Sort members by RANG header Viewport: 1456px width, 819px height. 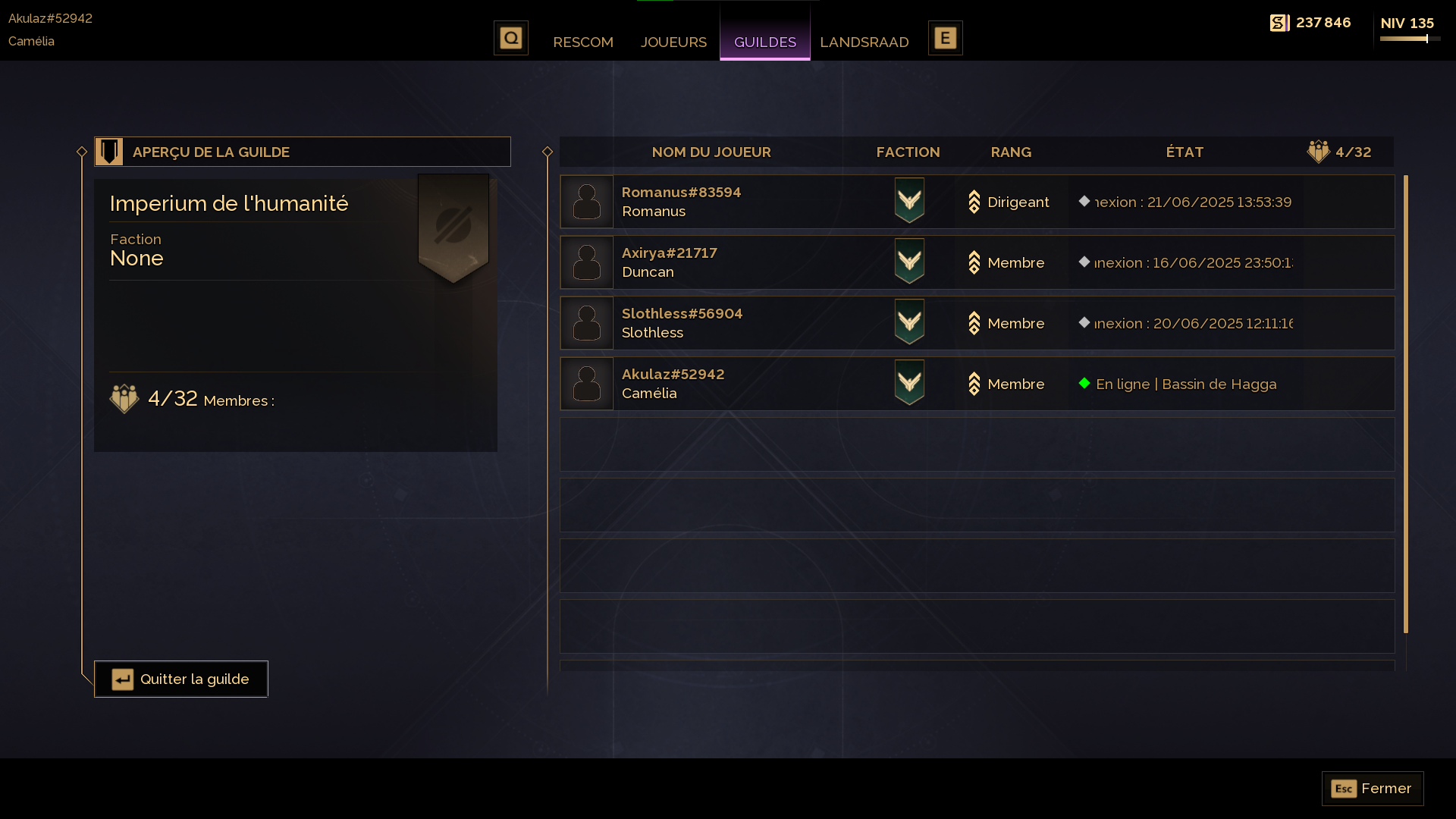pos(1011,152)
